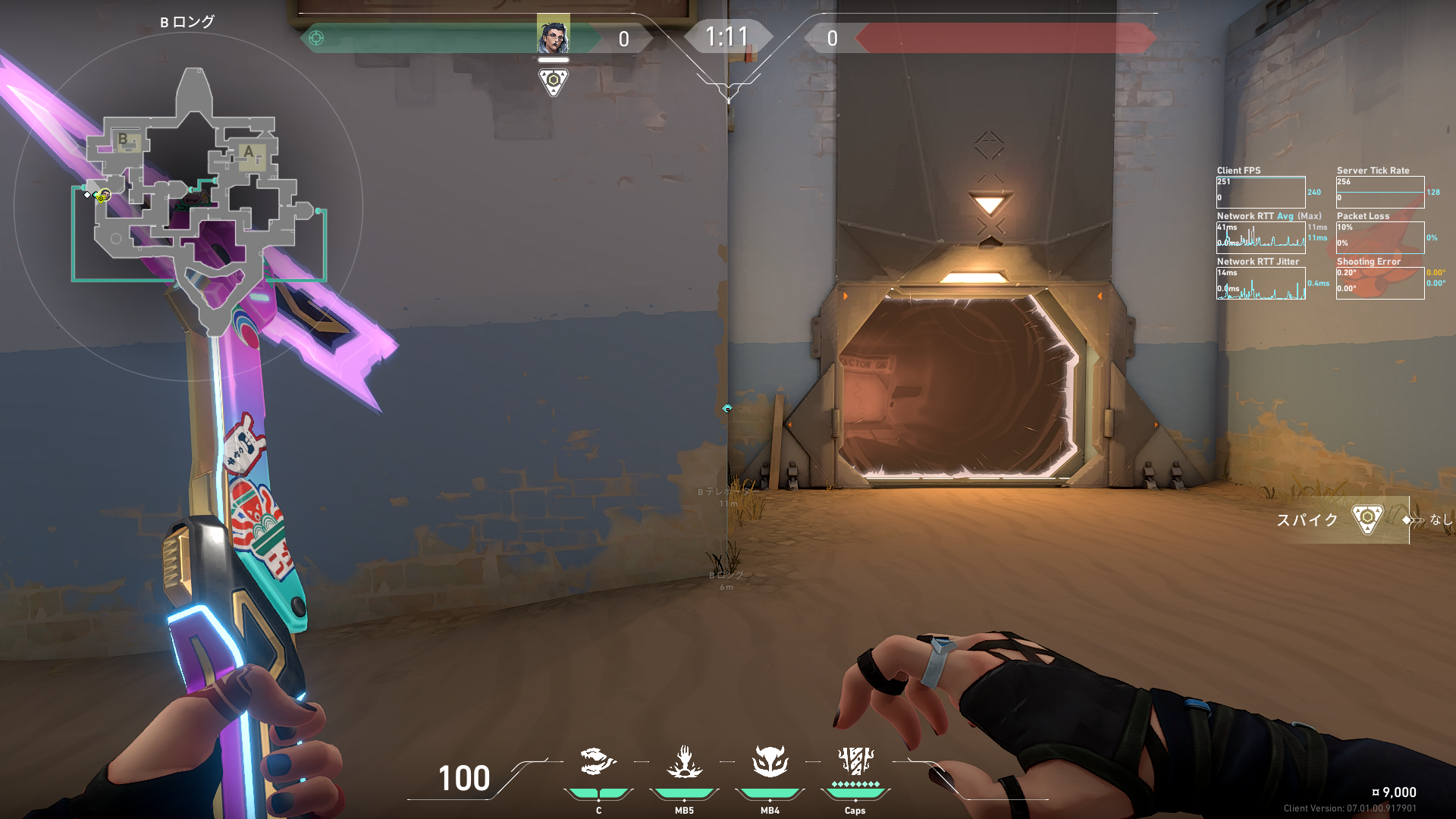Select the Packet Loss graph
This screenshot has width=1456, height=819.
[1379, 237]
